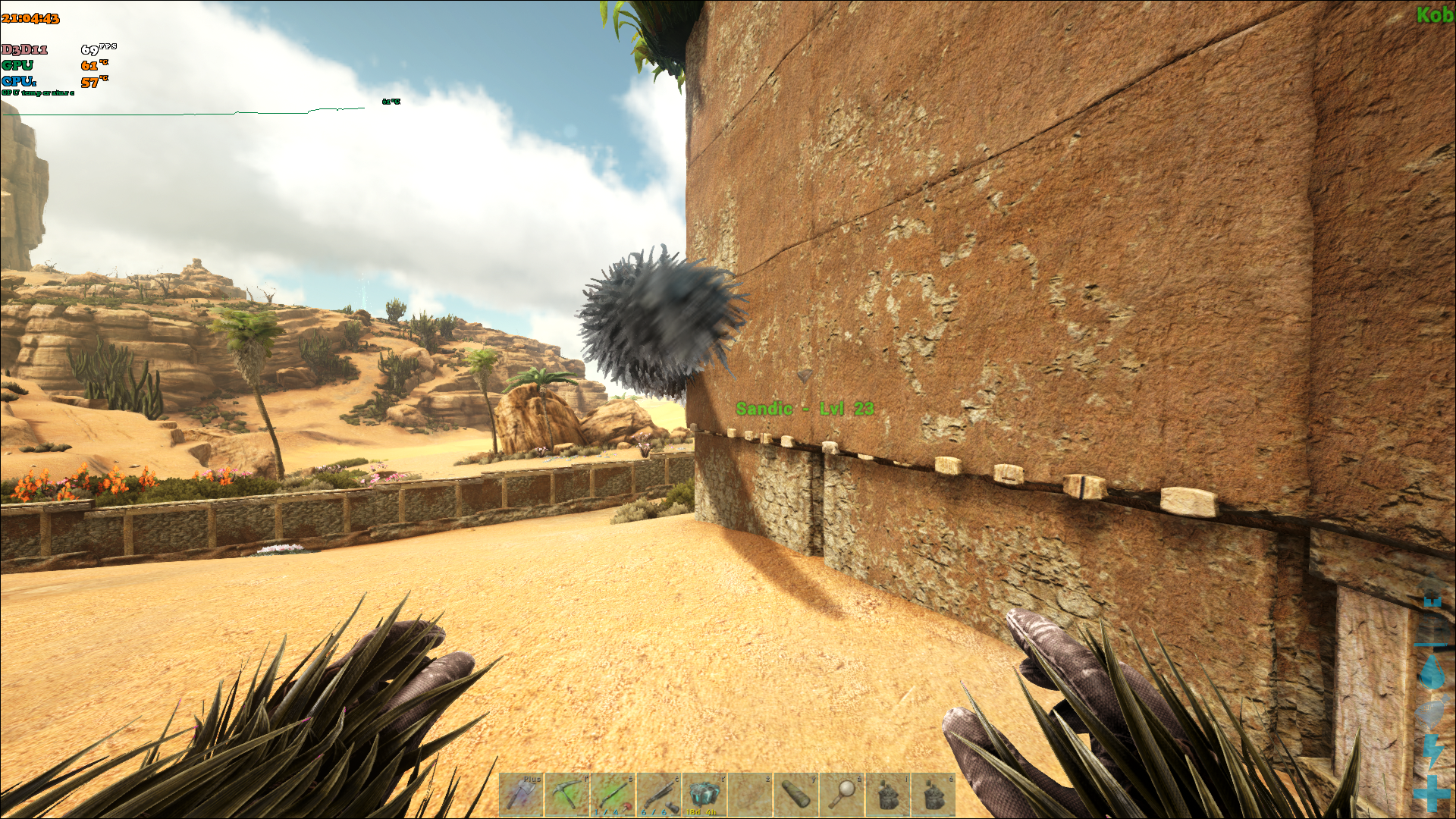Image resolution: width=1456 pixels, height=819 pixels.
Task: Select the hatchet hotbar slot
Action: (521, 794)
